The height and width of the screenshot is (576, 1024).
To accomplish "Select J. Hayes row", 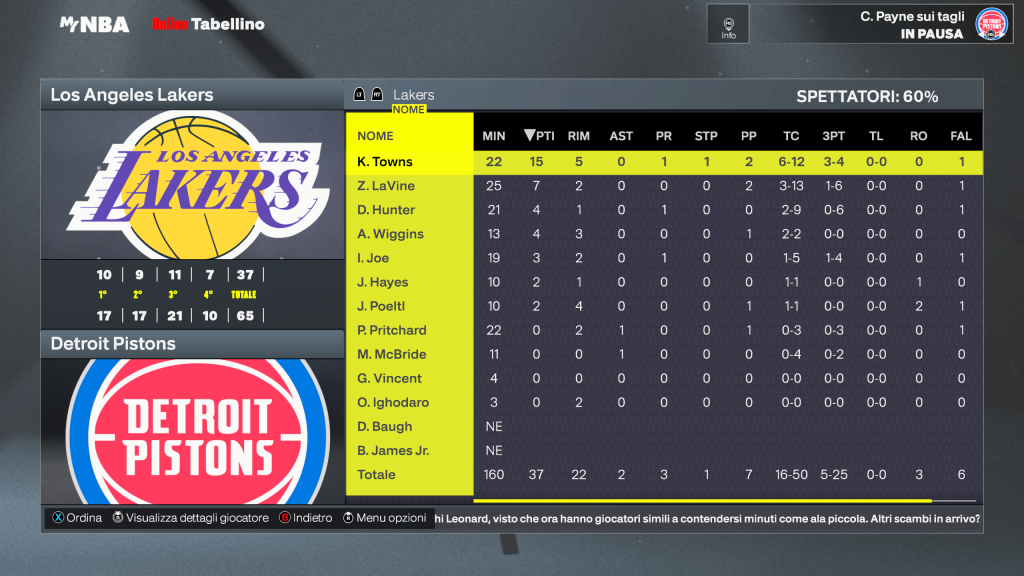I will [x=383, y=282].
